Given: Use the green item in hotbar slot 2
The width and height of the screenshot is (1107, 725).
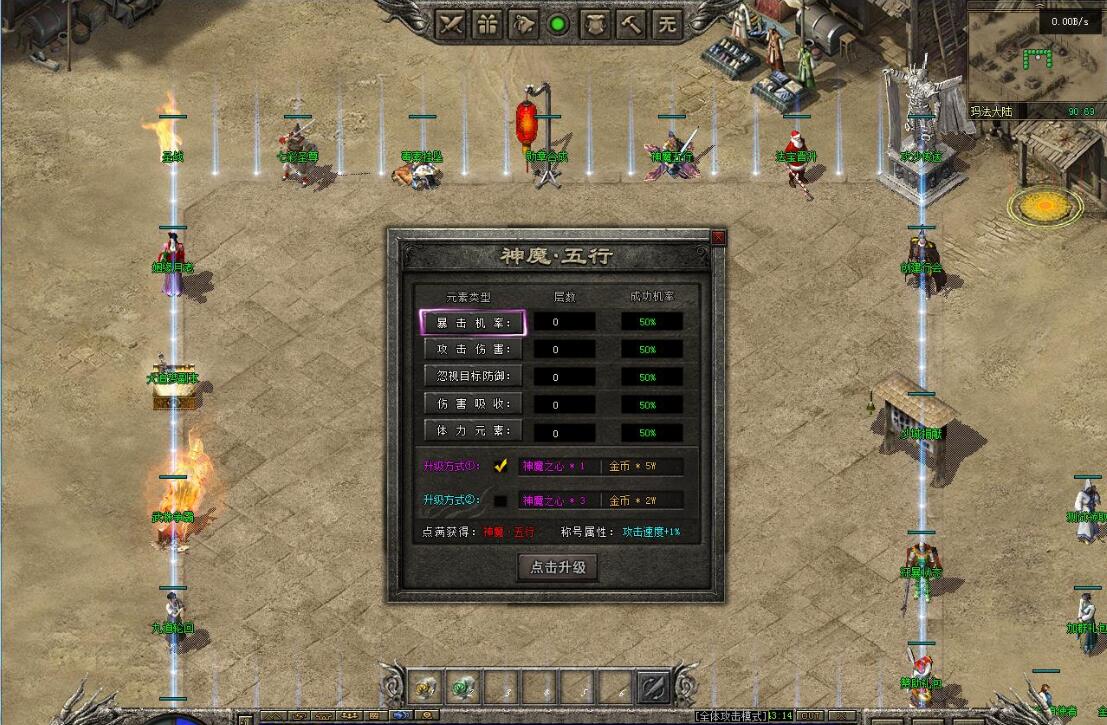Looking at the screenshot, I should 461,686.
